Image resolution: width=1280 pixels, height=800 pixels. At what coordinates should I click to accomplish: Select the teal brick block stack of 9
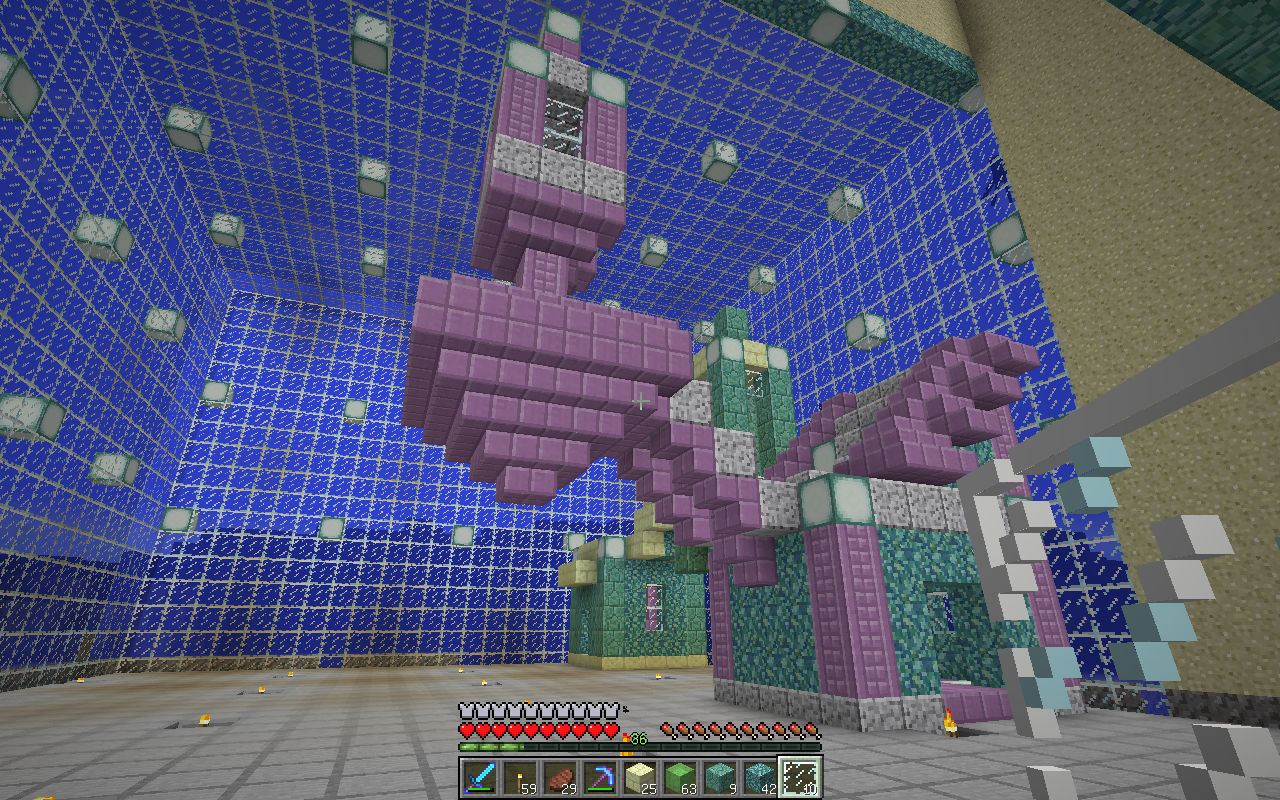tap(720, 777)
